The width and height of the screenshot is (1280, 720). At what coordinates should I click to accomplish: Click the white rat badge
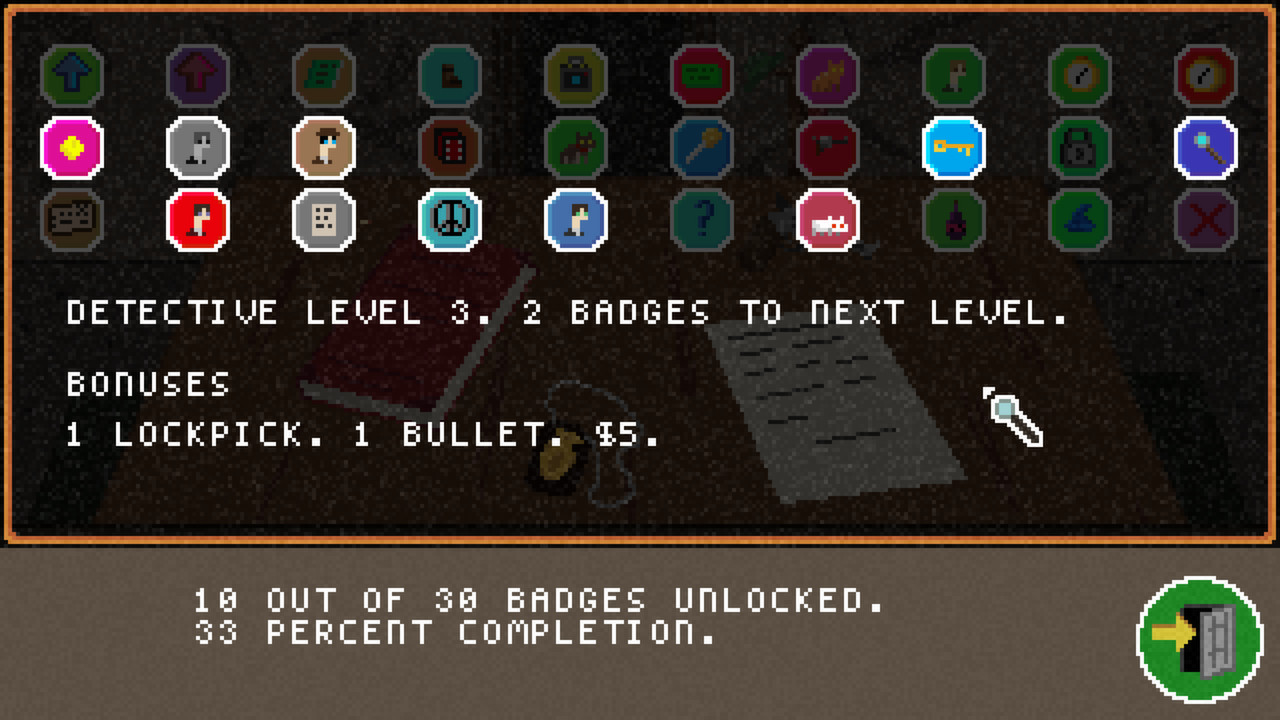[x=828, y=222]
